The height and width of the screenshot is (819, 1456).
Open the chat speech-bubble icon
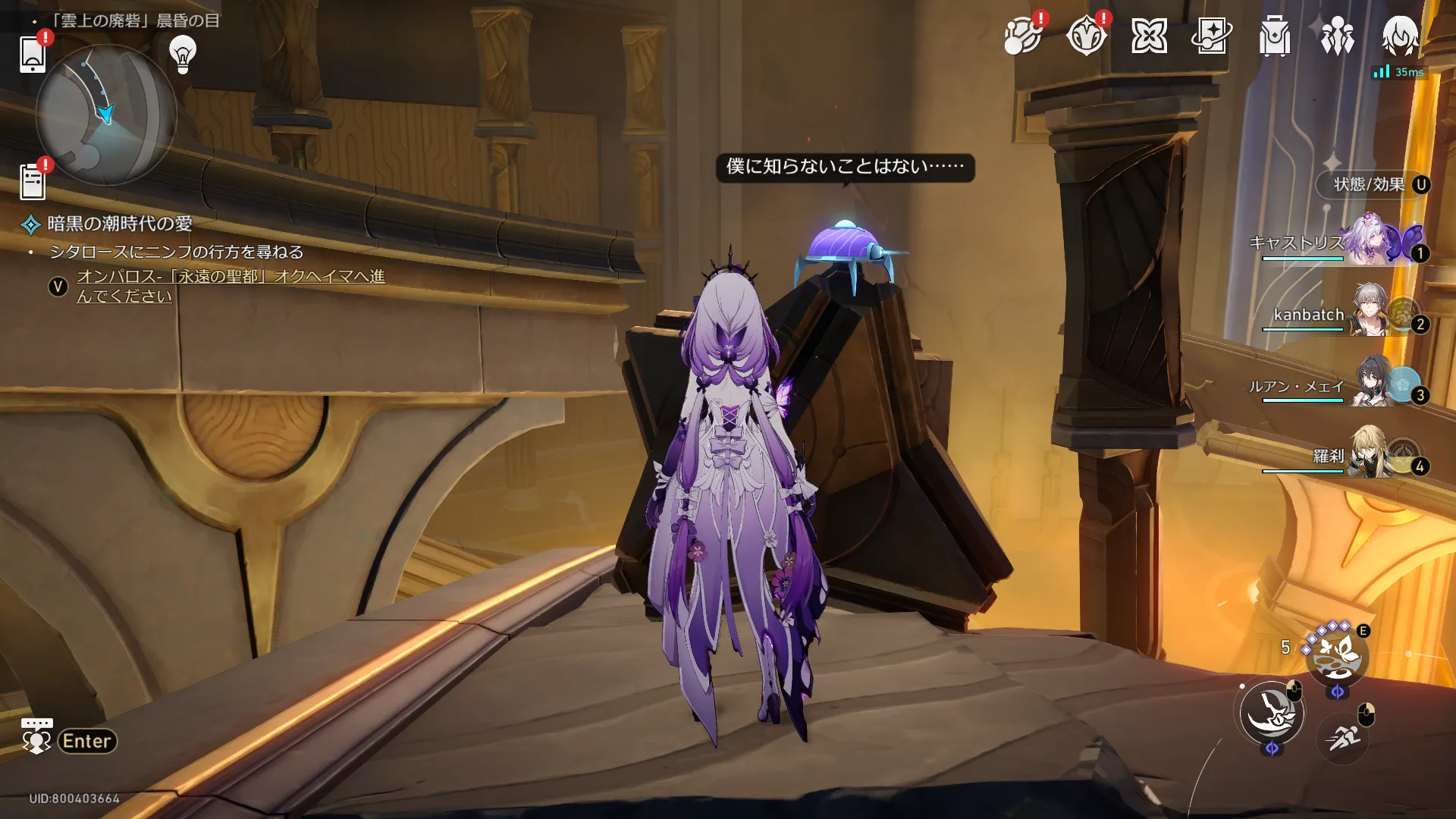(x=36, y=736)
